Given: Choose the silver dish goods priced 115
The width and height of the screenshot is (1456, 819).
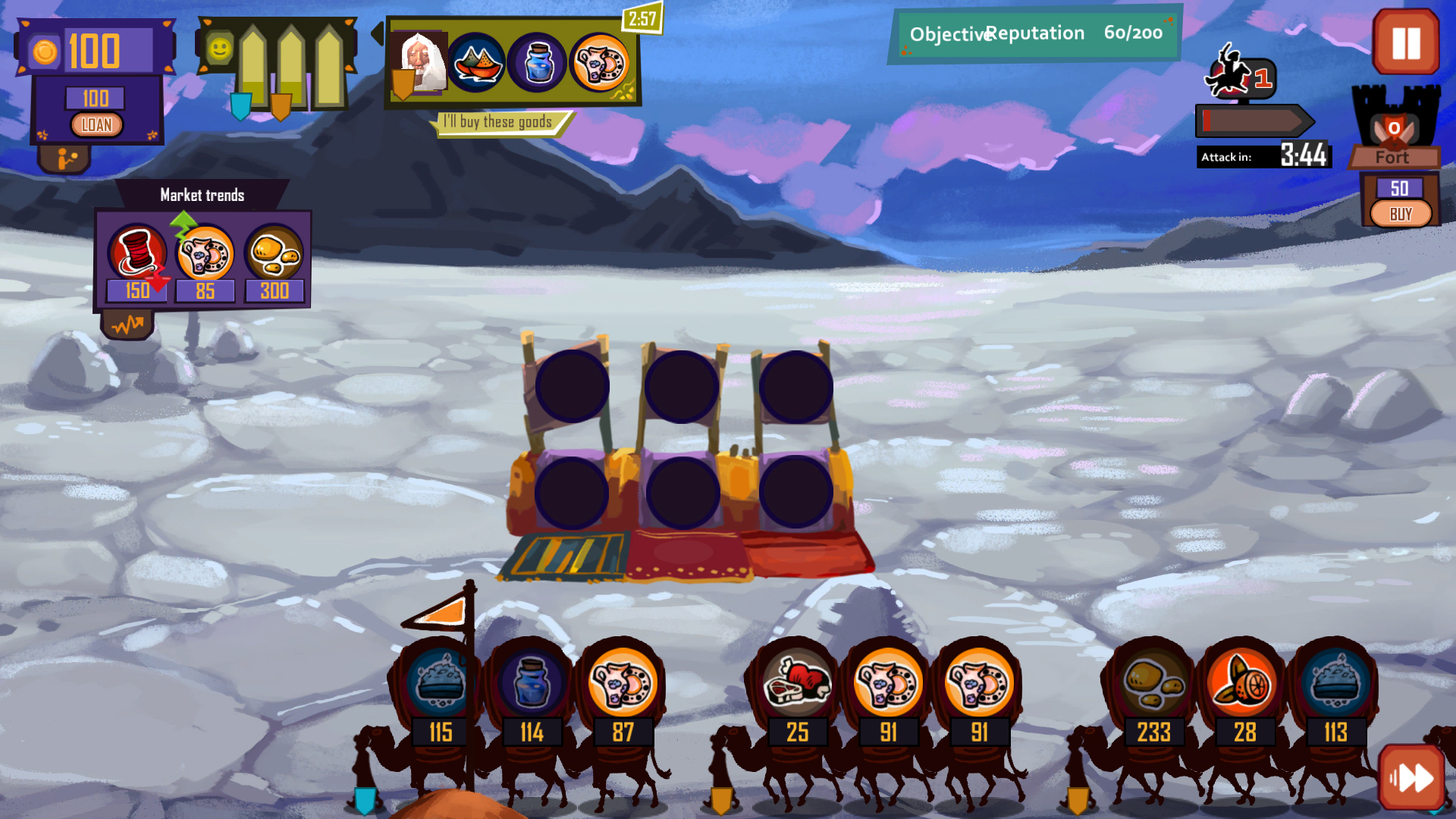Looking at the screenshot, I should click(441, 682).
